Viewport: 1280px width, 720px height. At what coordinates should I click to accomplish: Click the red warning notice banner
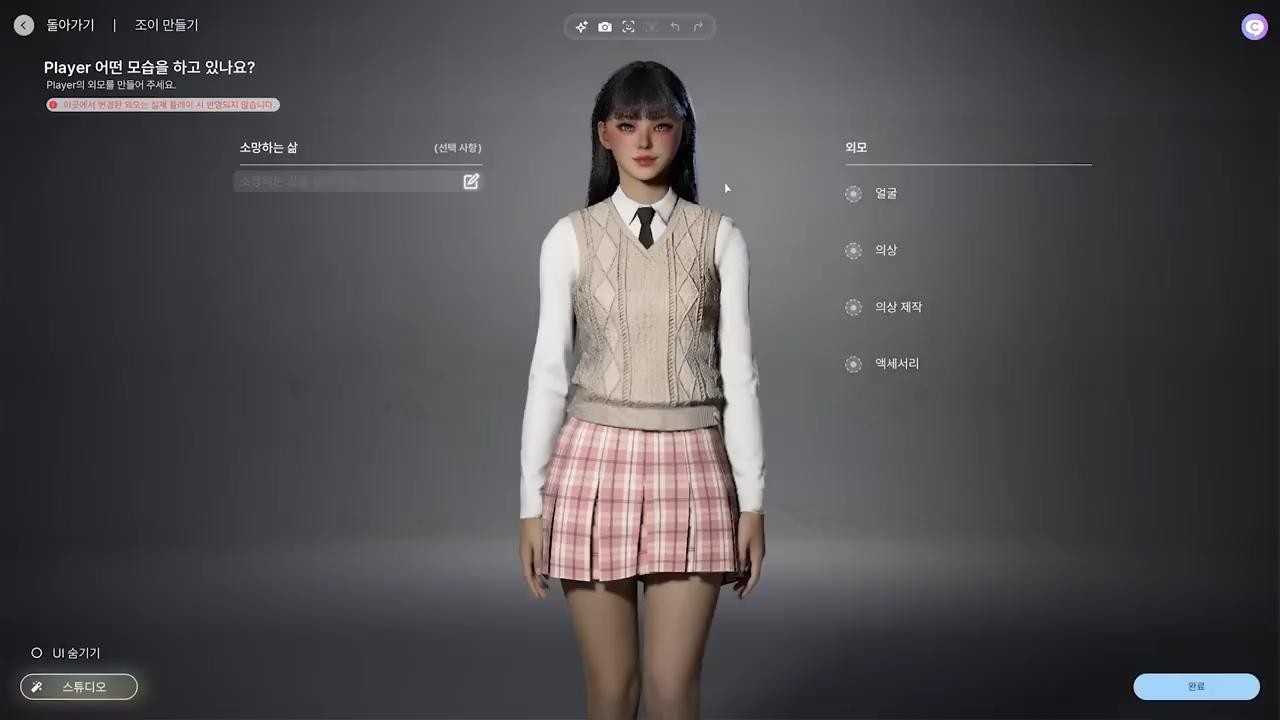tap(162, 105)
